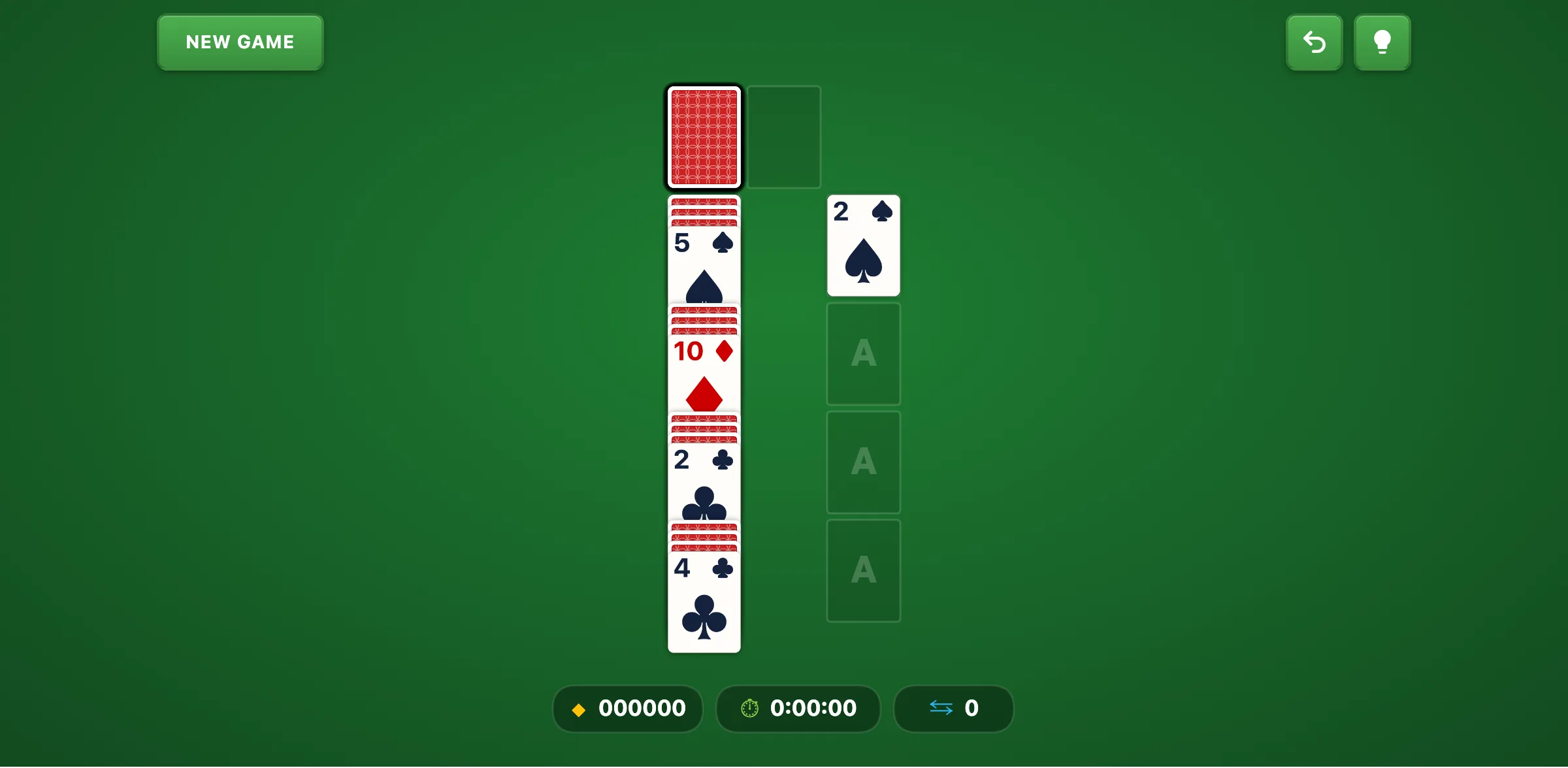Click the empty waste pile slot
Image resolution: width=1568 pixels, height=768 pixels.
point(784,136)
